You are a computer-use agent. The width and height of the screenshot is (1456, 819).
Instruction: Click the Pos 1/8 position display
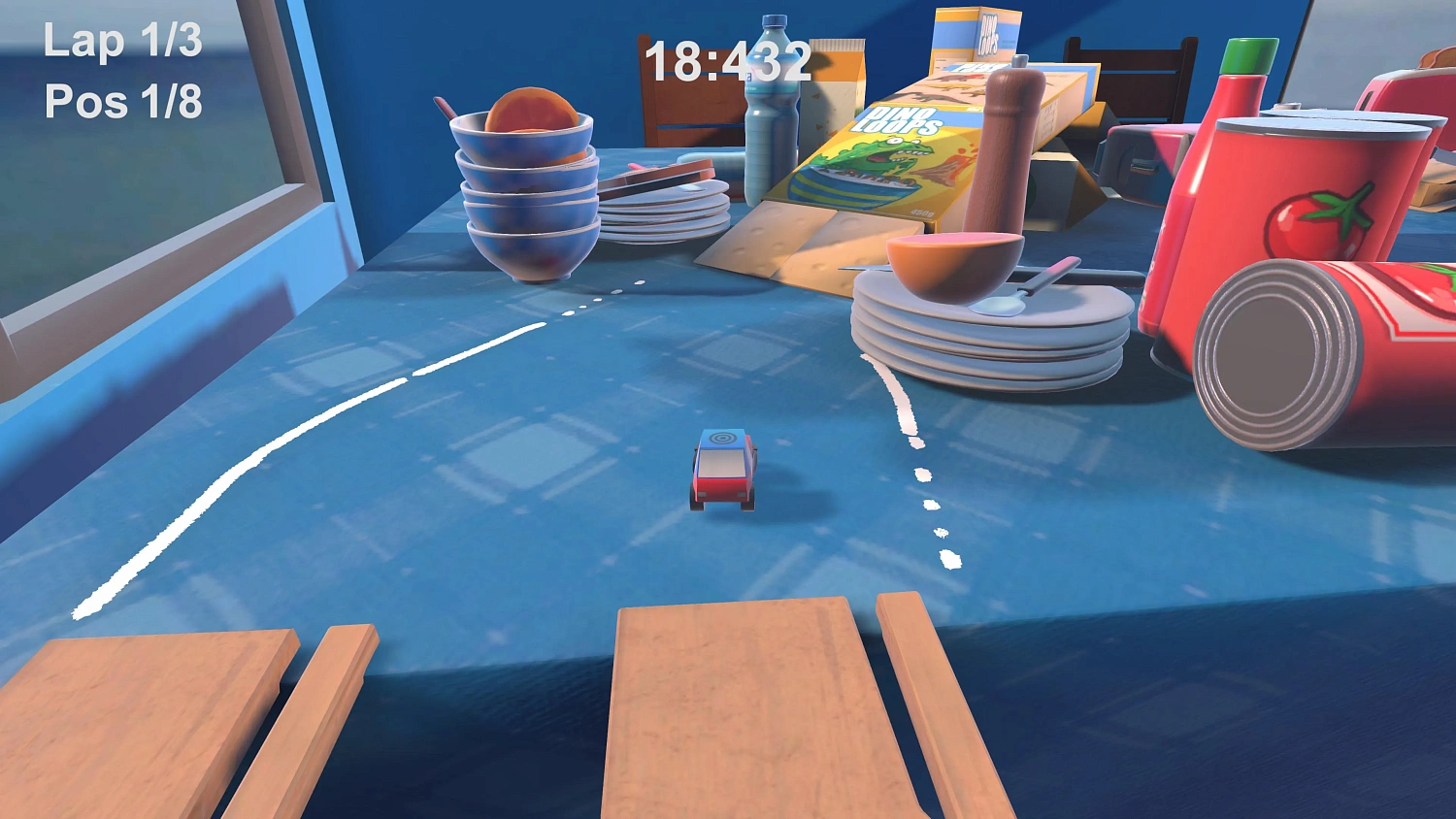coord(124,100)
